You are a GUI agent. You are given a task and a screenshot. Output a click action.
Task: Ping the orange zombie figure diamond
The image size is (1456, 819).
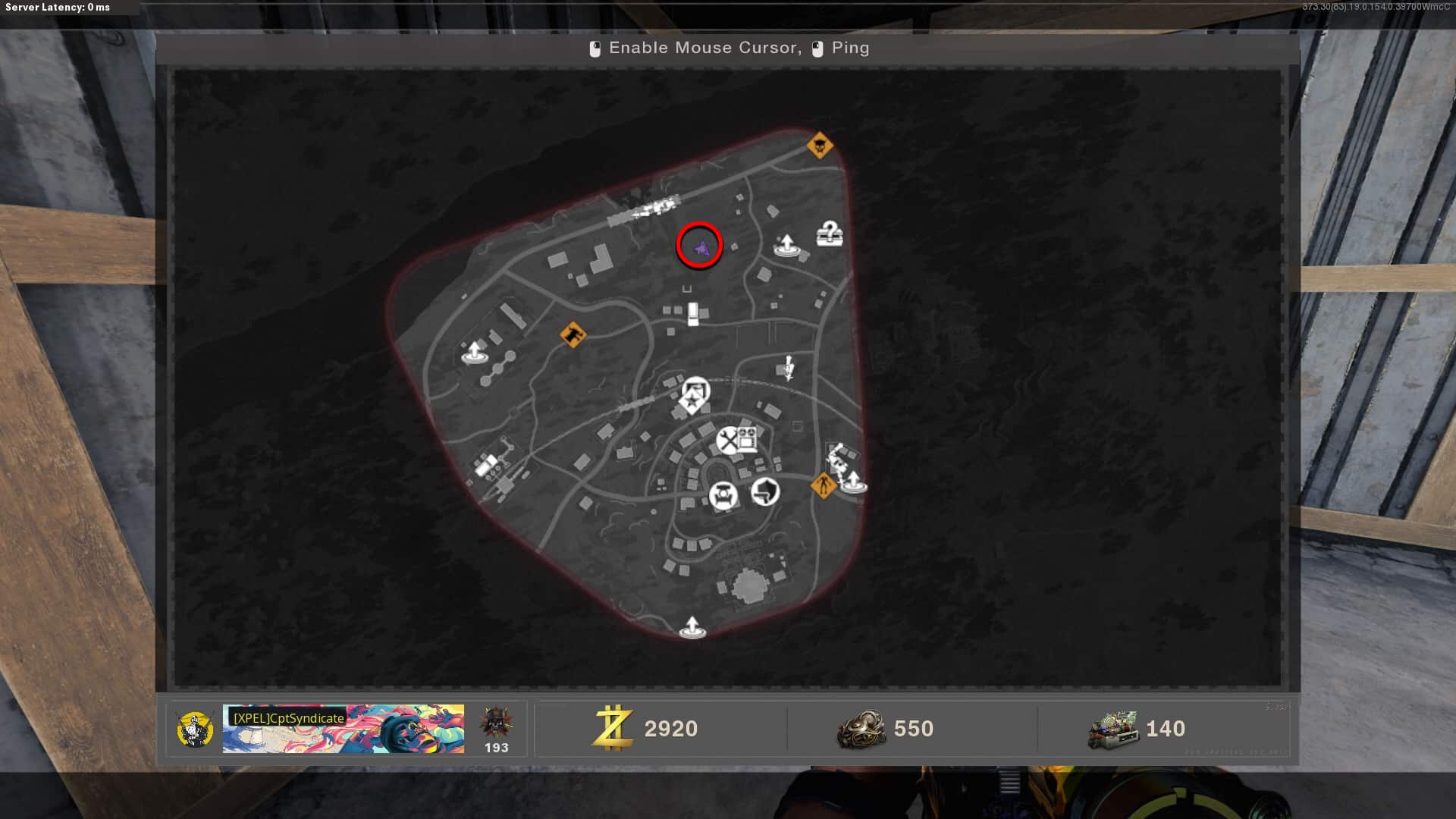pos(824,485)
